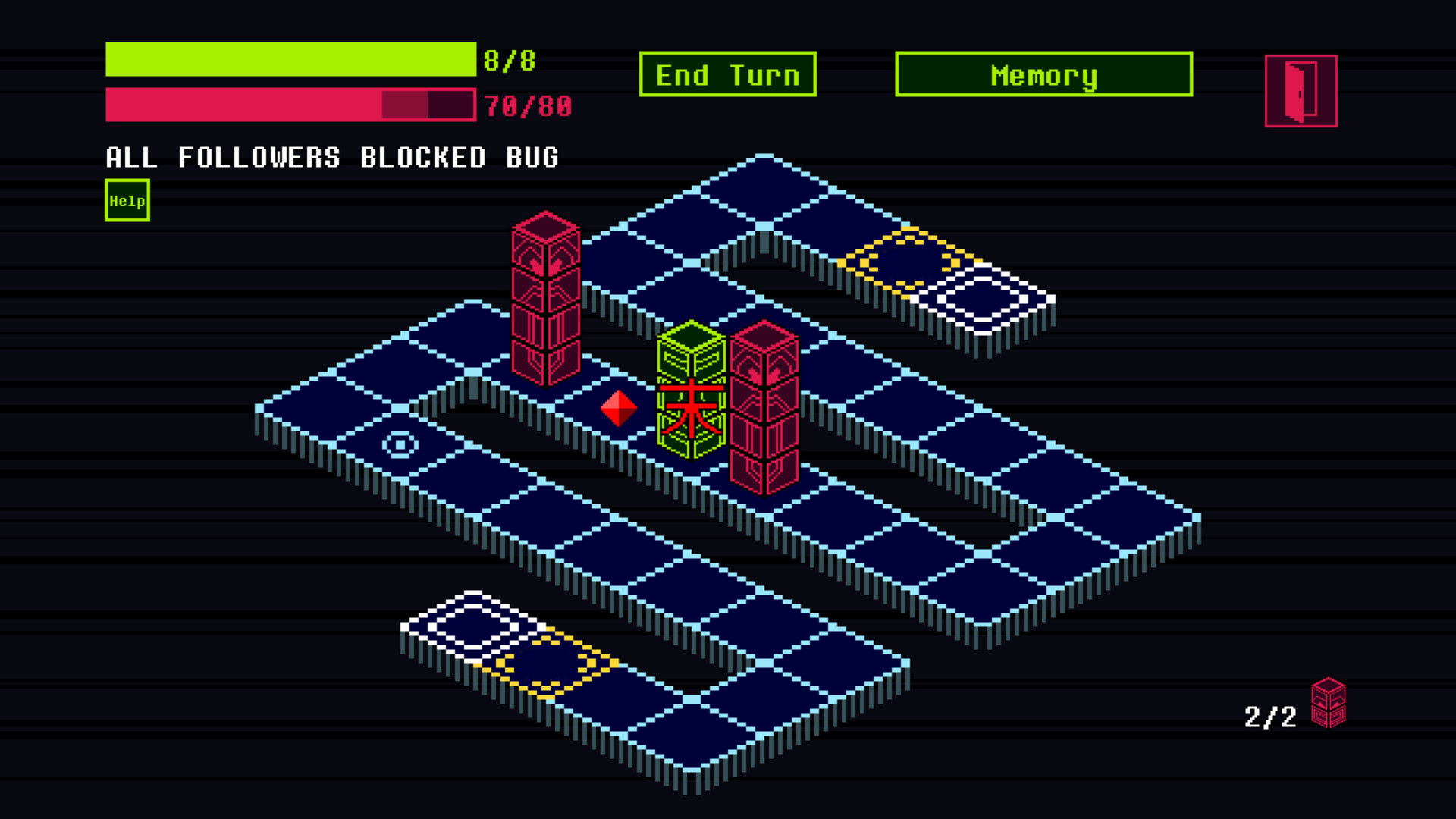Open the Help window
Image resolution: width=1456 pixels, height=819 pixels.
point(127,199)
